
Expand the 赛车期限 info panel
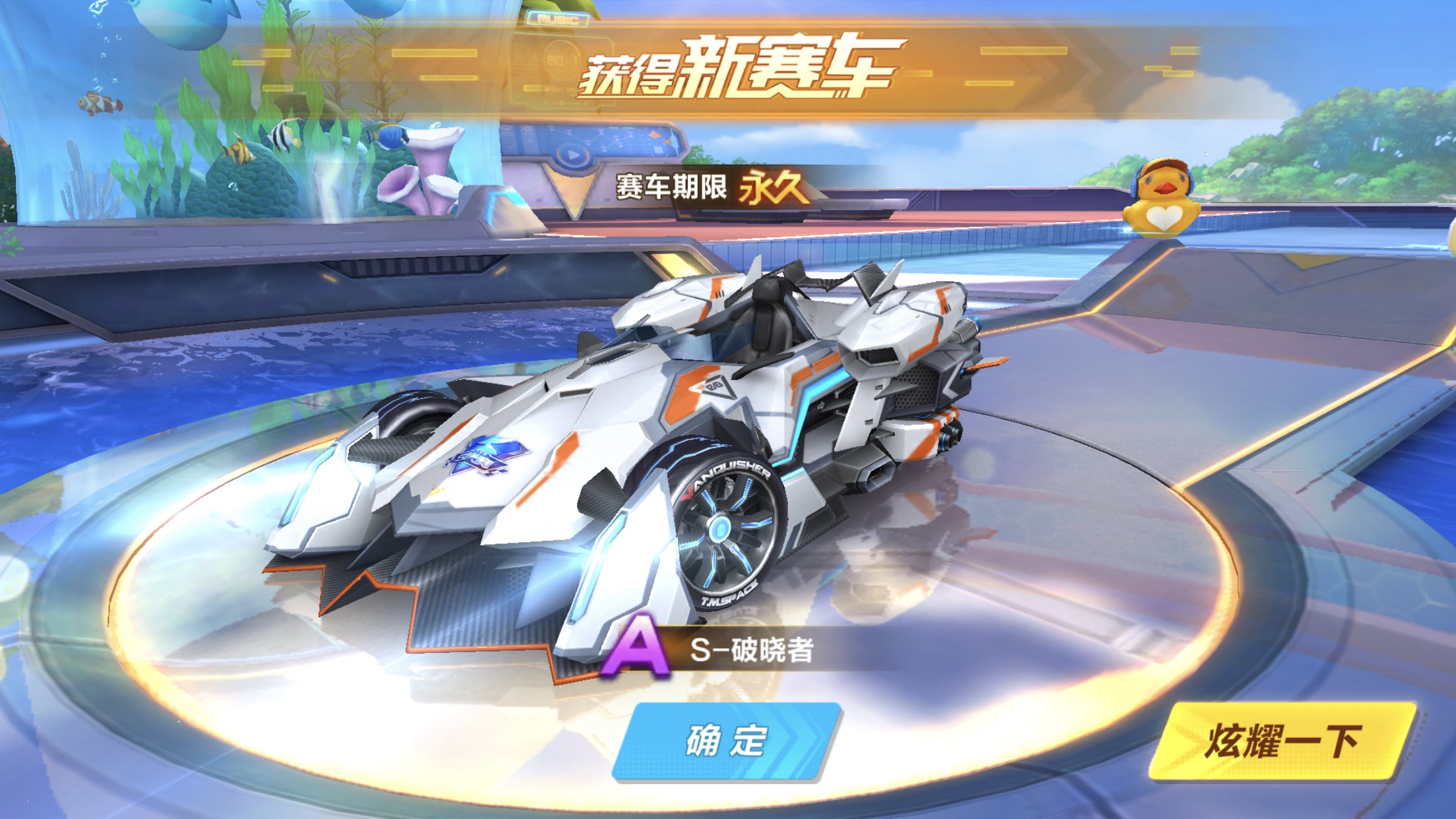coord(673,187)
